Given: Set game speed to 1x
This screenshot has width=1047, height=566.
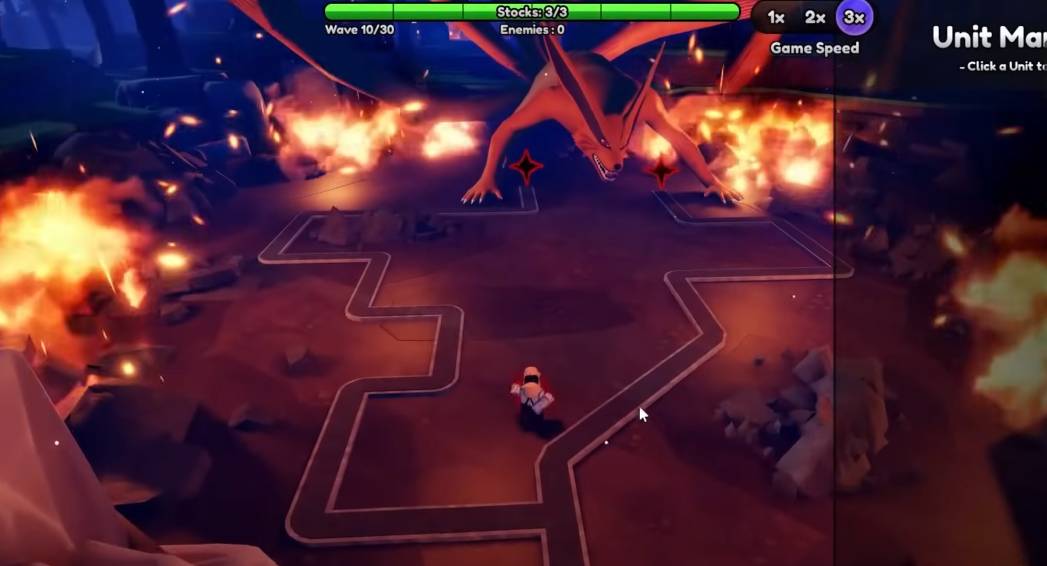Looking at the screenshot, I should click(x=776, y=18).
